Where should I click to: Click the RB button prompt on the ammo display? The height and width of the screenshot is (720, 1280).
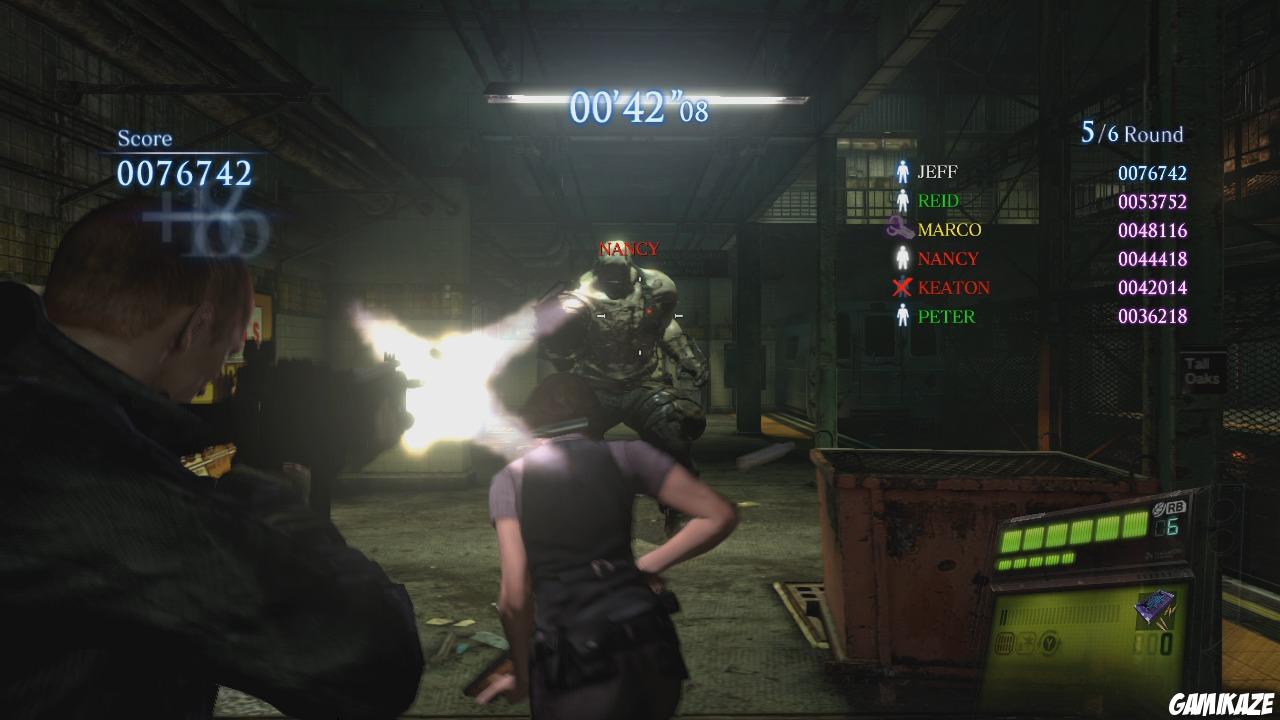tap(1178, 508)
